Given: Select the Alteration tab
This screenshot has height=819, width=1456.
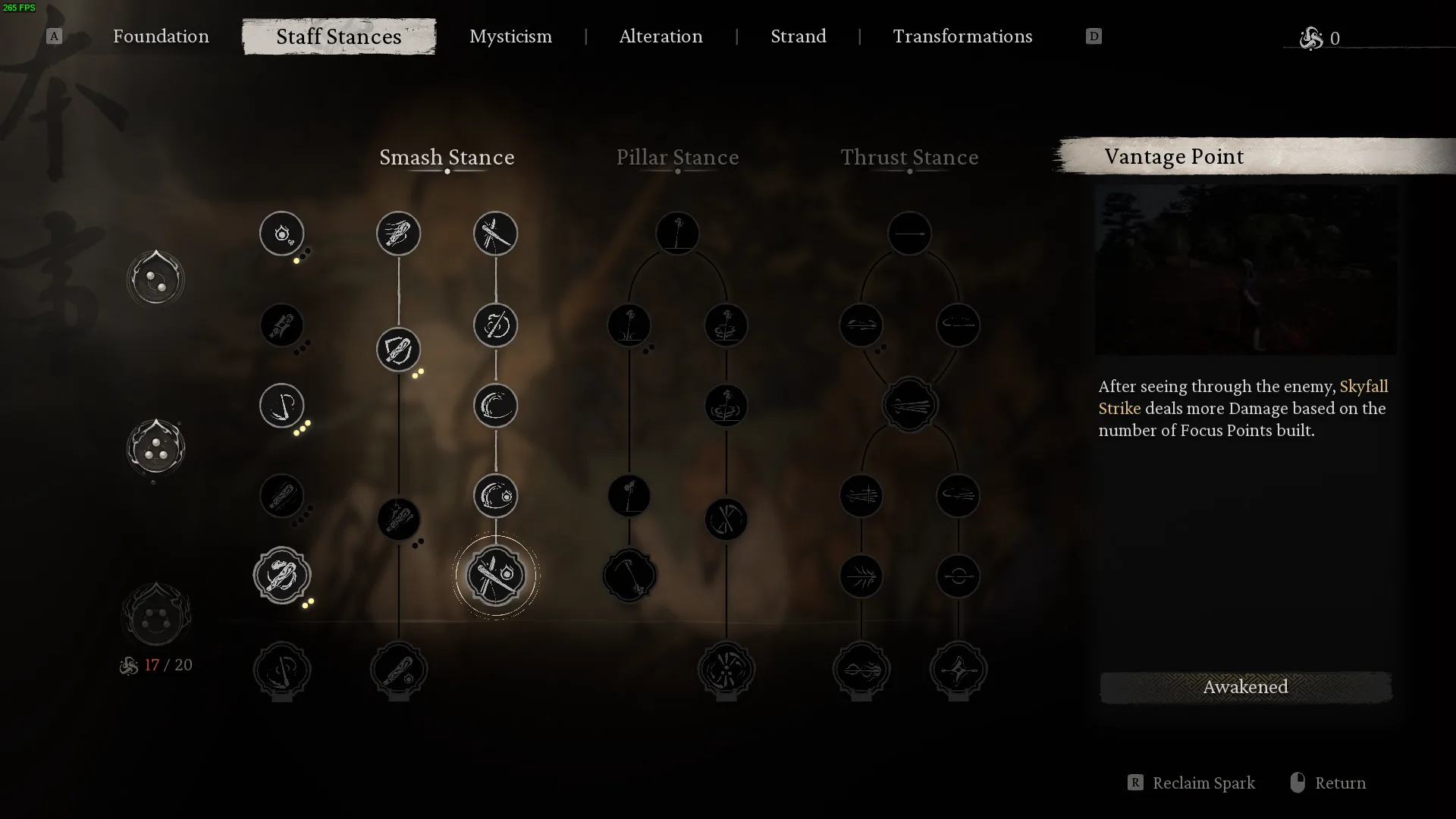Looking at the screenshot, I should [661, 36].
